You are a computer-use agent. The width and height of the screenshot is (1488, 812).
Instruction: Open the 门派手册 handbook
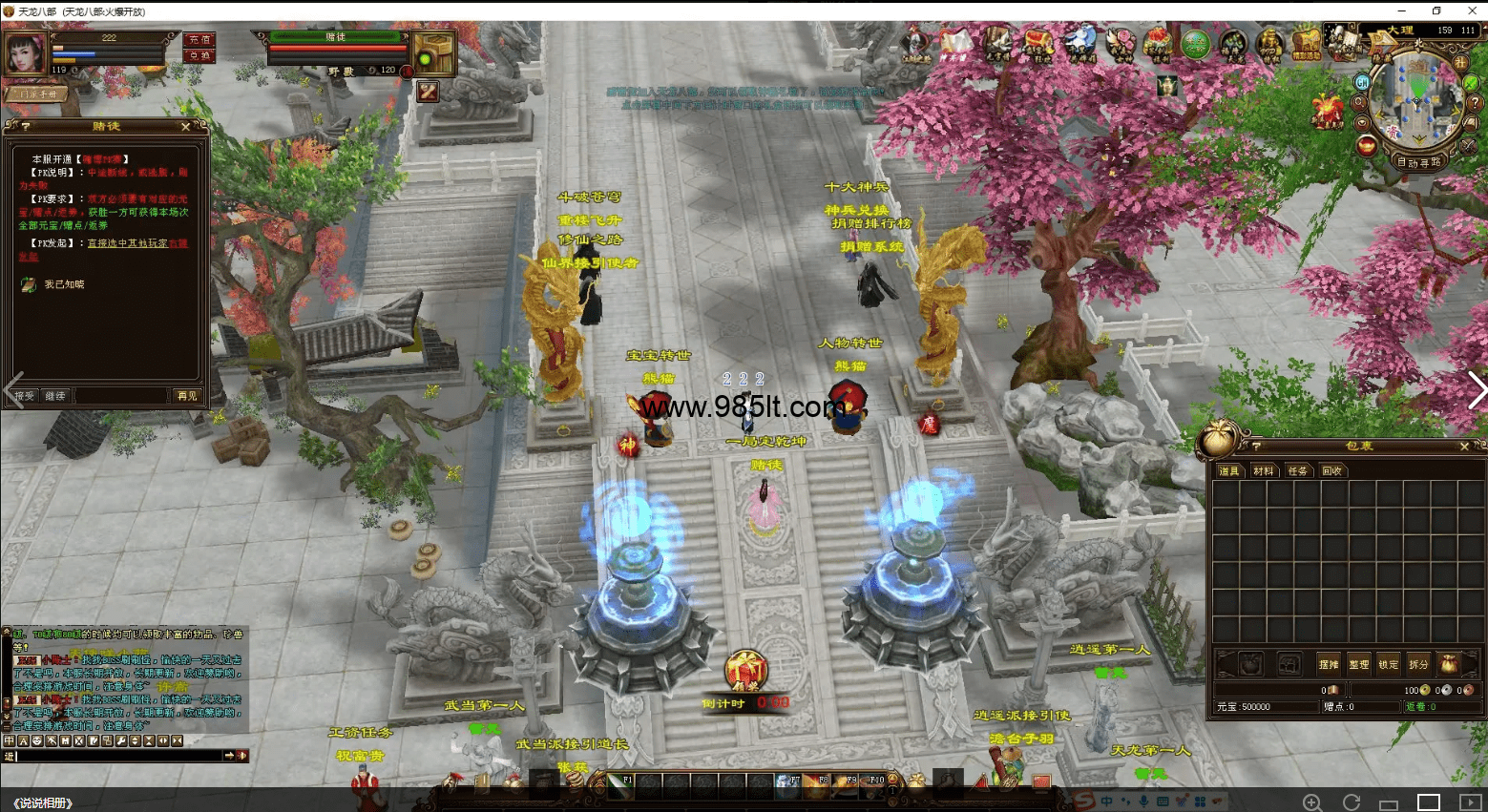38,94
